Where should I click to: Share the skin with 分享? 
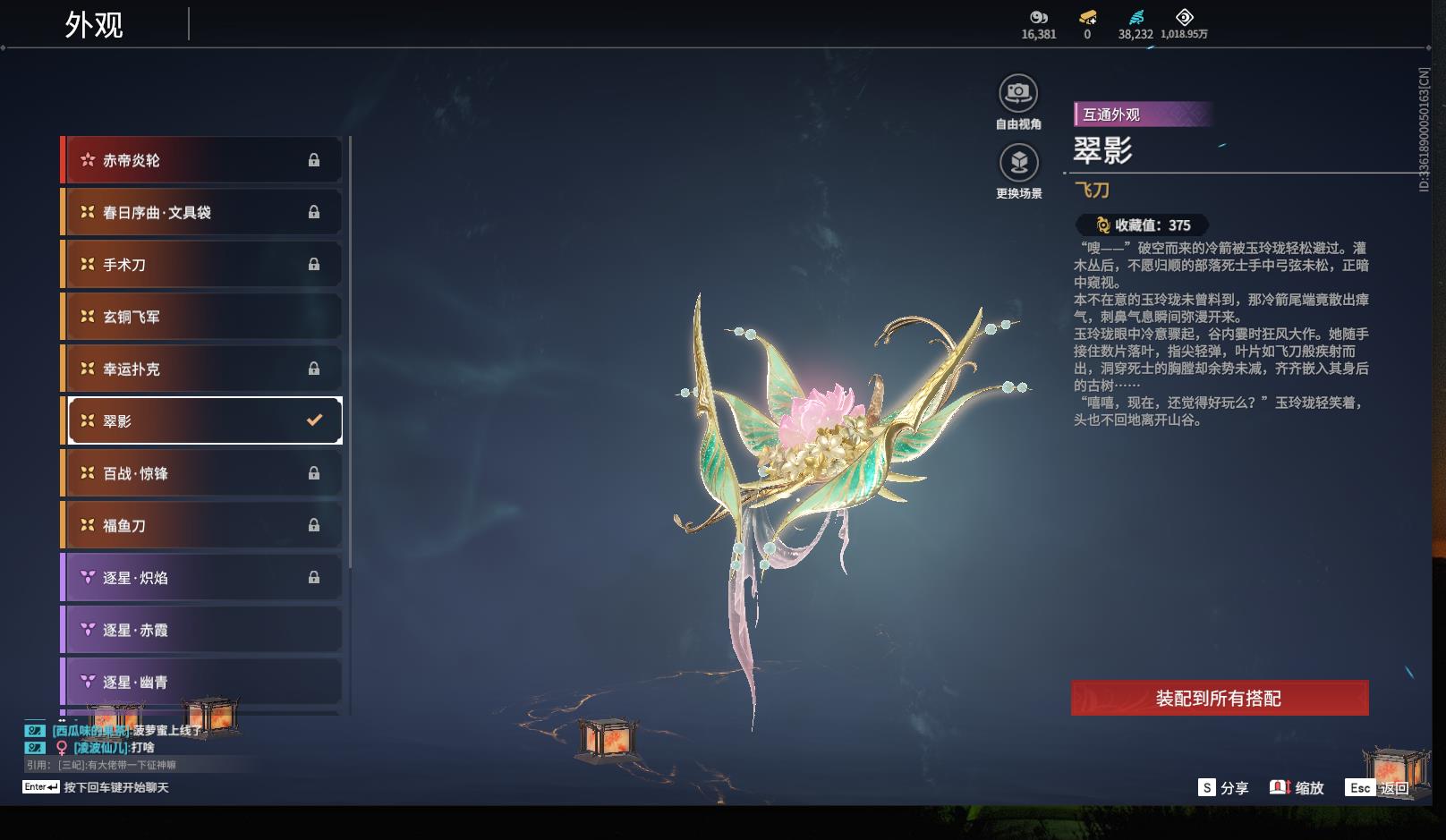pyautogui.click(x=1223, y=788)
